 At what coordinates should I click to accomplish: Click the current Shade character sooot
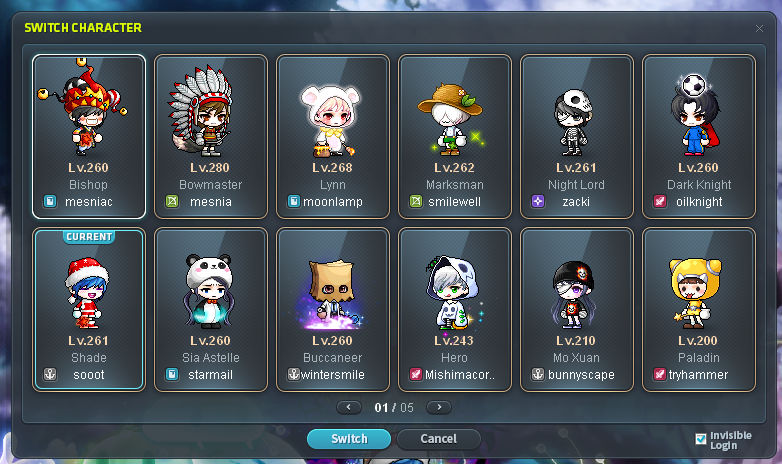88,309
